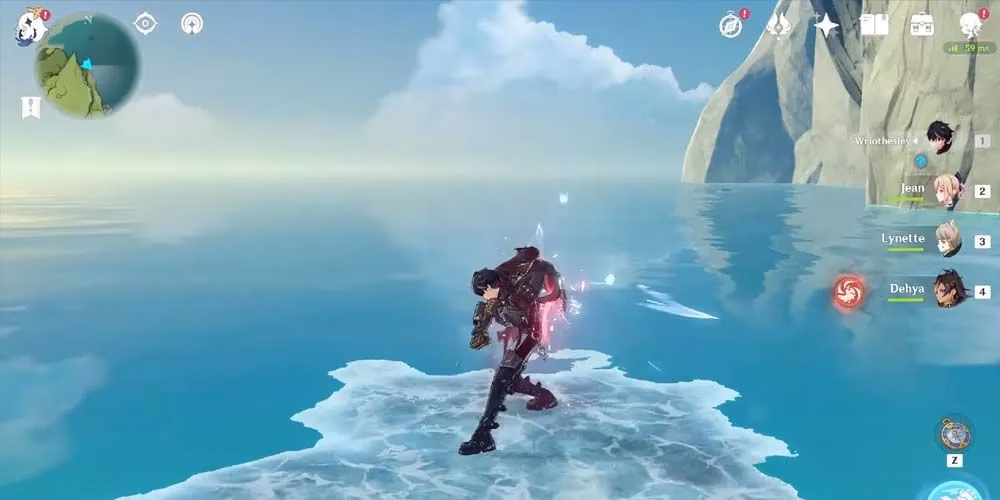Viewport: 1000px width, 500px height.
Task: Open the character menu silhouette icon
Action: click(x=969, y=25)
